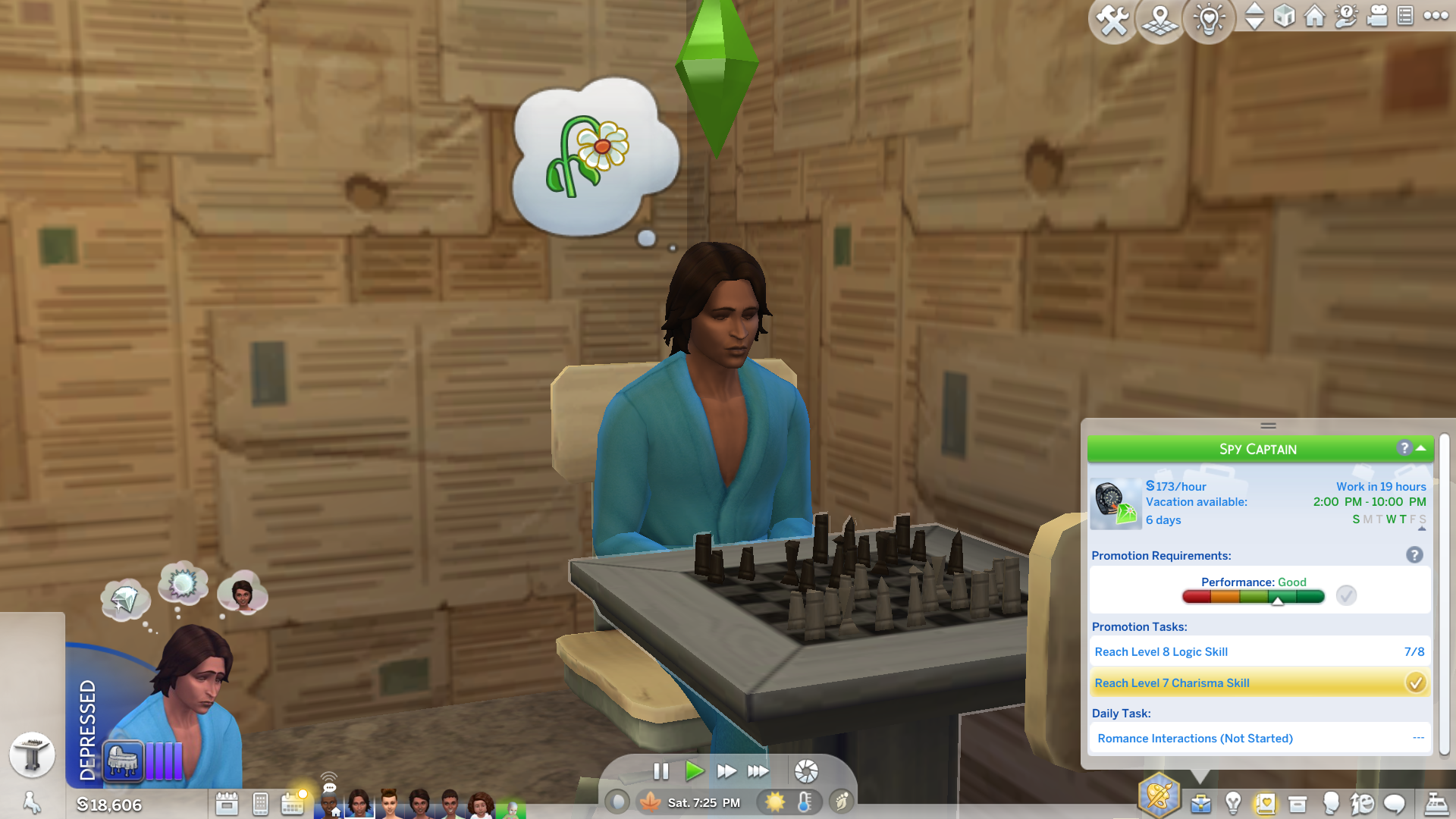Image resolution: width=1456 pixels, height=819 pixels.
Task: Open the Manage Worlds map pin button
Action: (1160, 20)
